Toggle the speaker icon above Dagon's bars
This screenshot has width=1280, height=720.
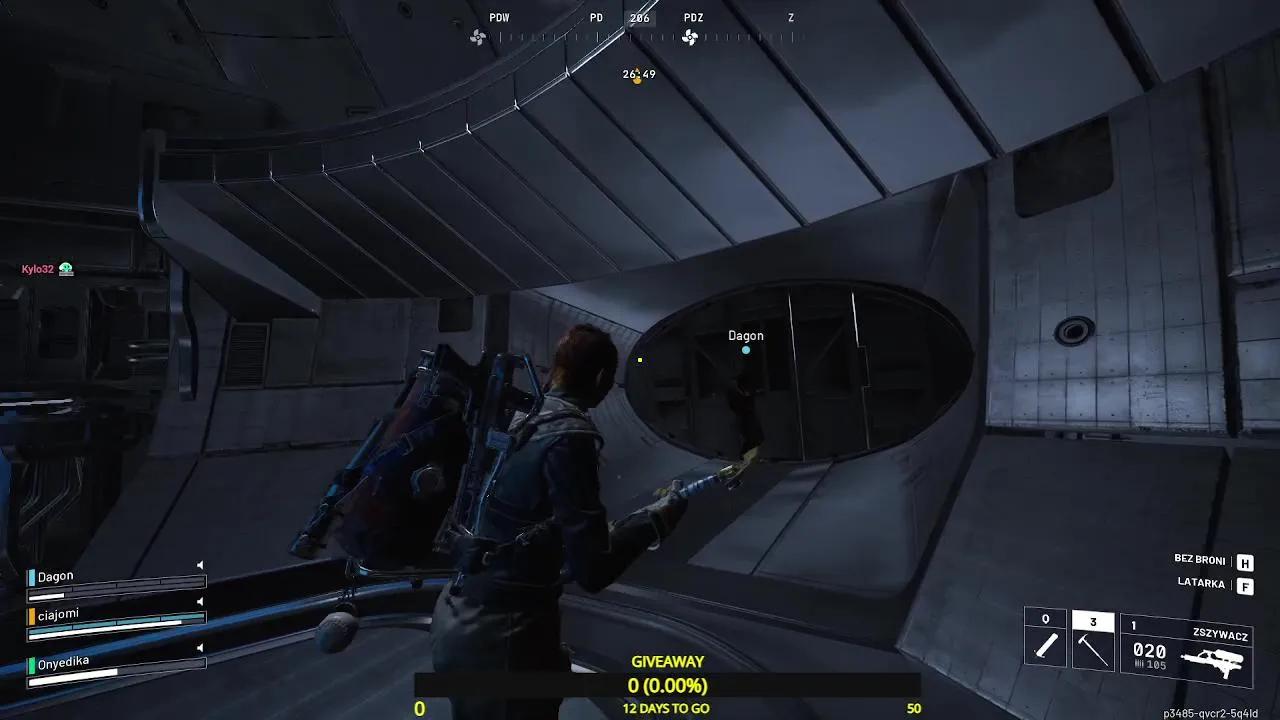point(200,565)
